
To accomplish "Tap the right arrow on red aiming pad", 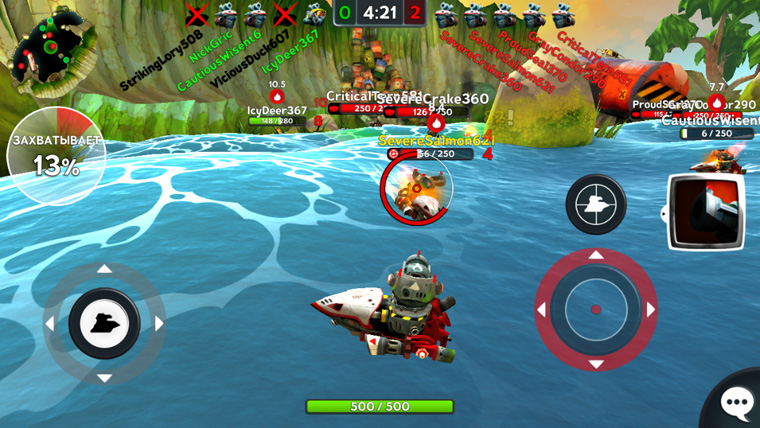I will pyautogui.click(x=650, y=310).
